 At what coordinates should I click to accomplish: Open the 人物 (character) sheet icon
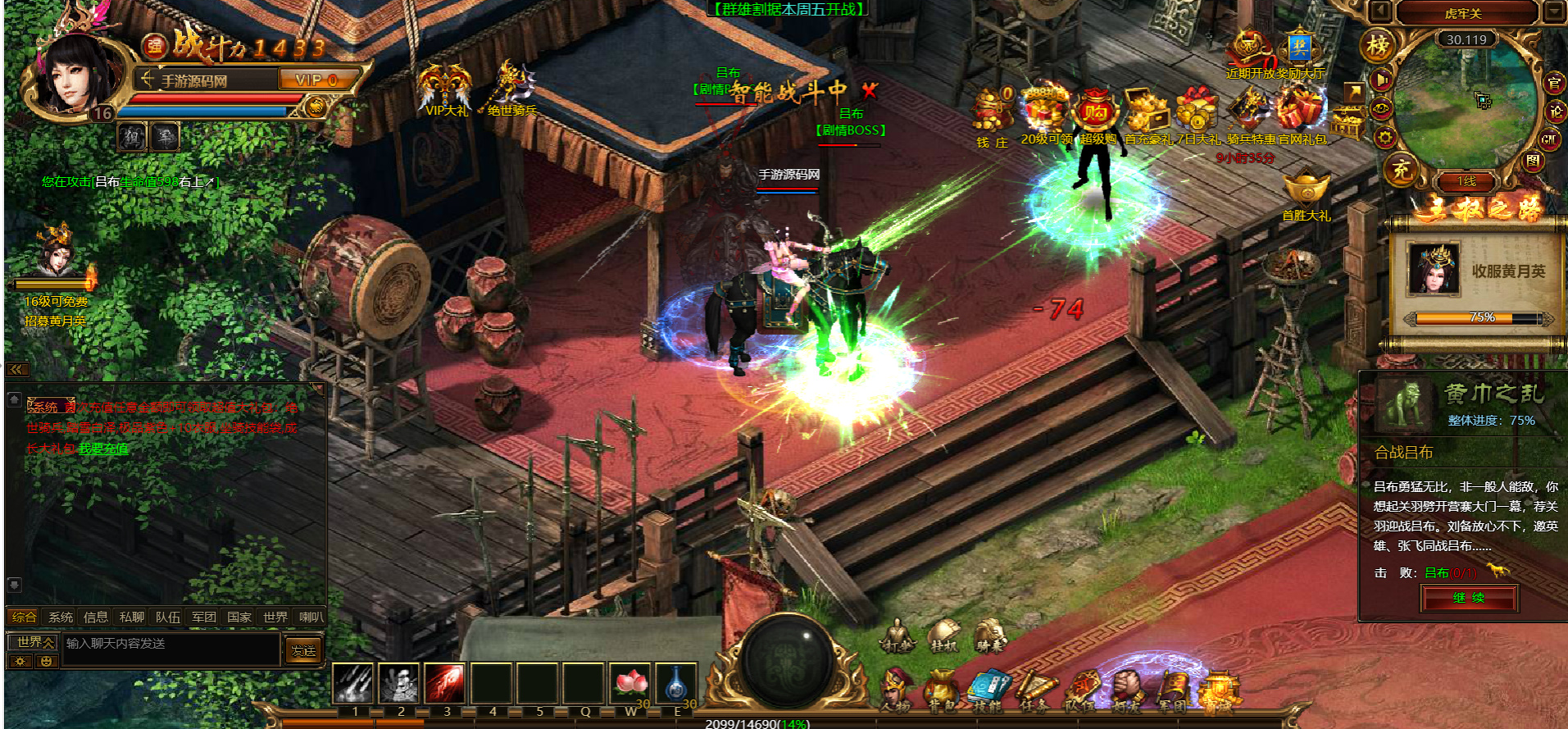(895, 689)
